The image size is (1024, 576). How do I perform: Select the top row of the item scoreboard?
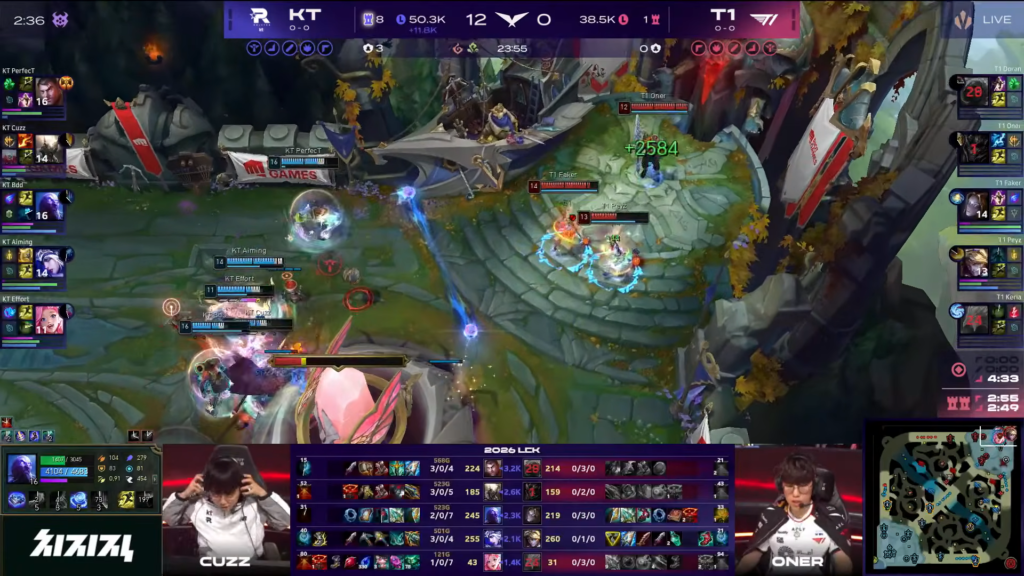[x=512, y=468]
